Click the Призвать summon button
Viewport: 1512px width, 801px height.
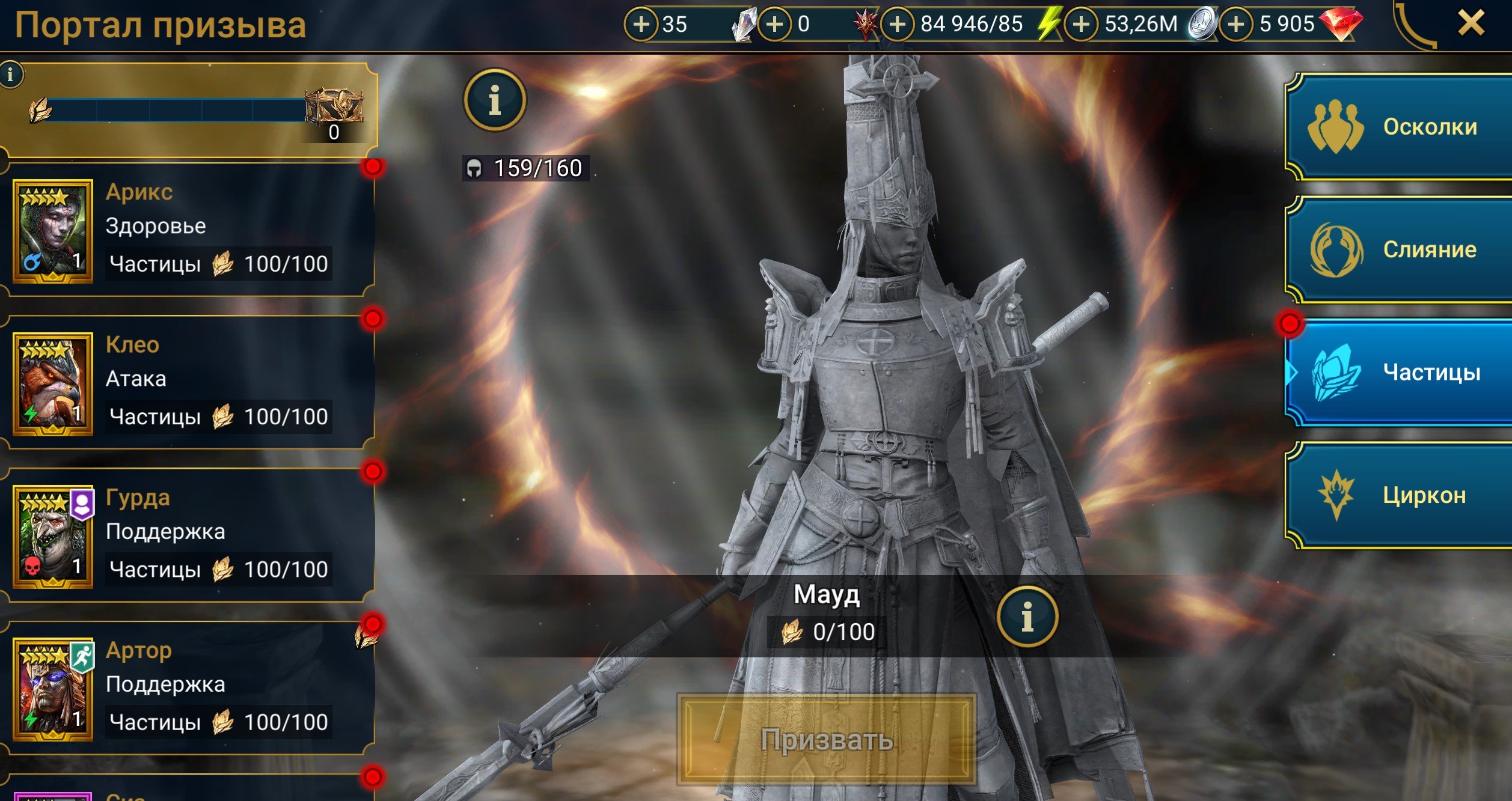pos(826,740)
